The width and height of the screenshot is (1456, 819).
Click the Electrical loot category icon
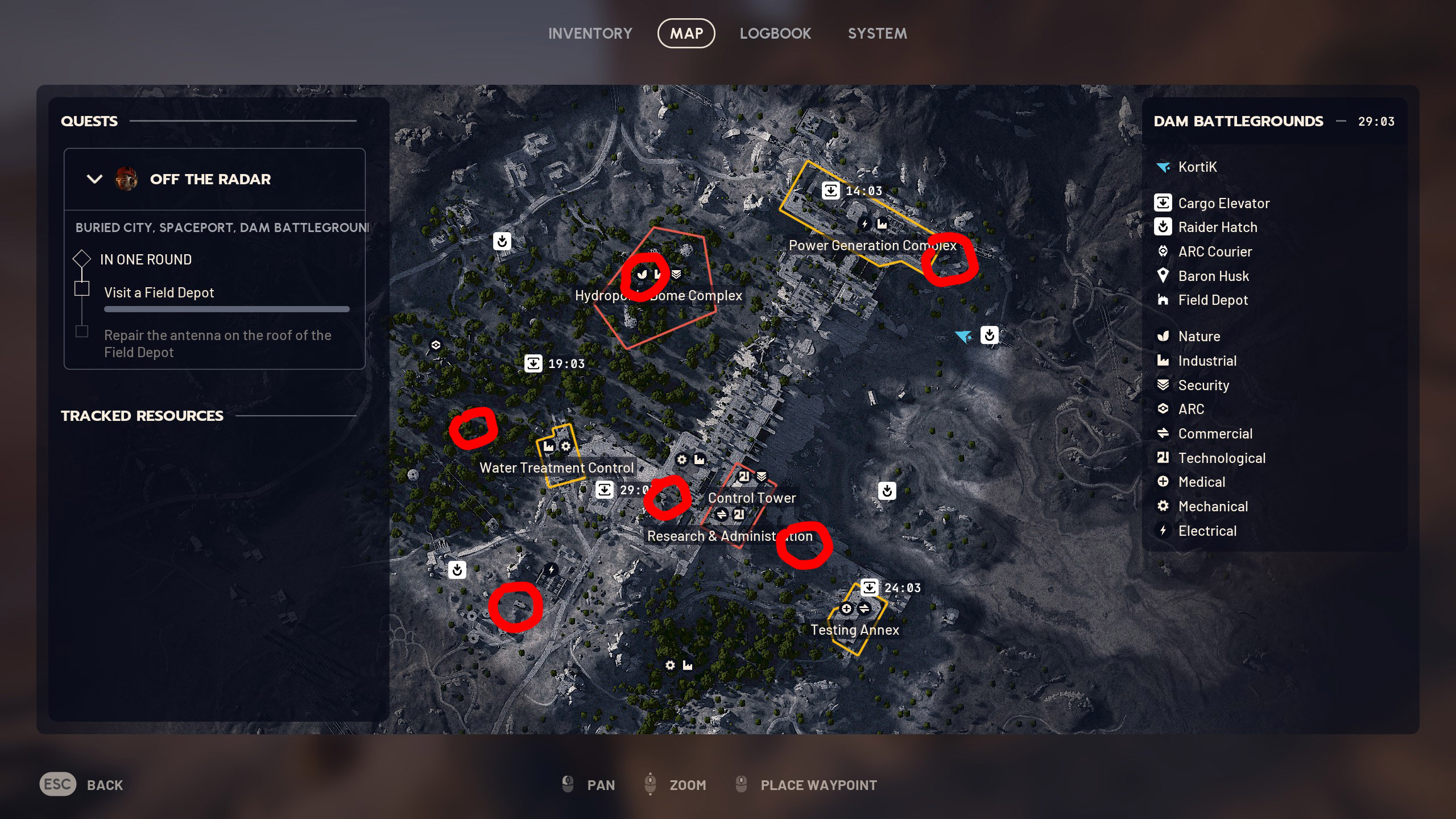(x=1163, y=531)
